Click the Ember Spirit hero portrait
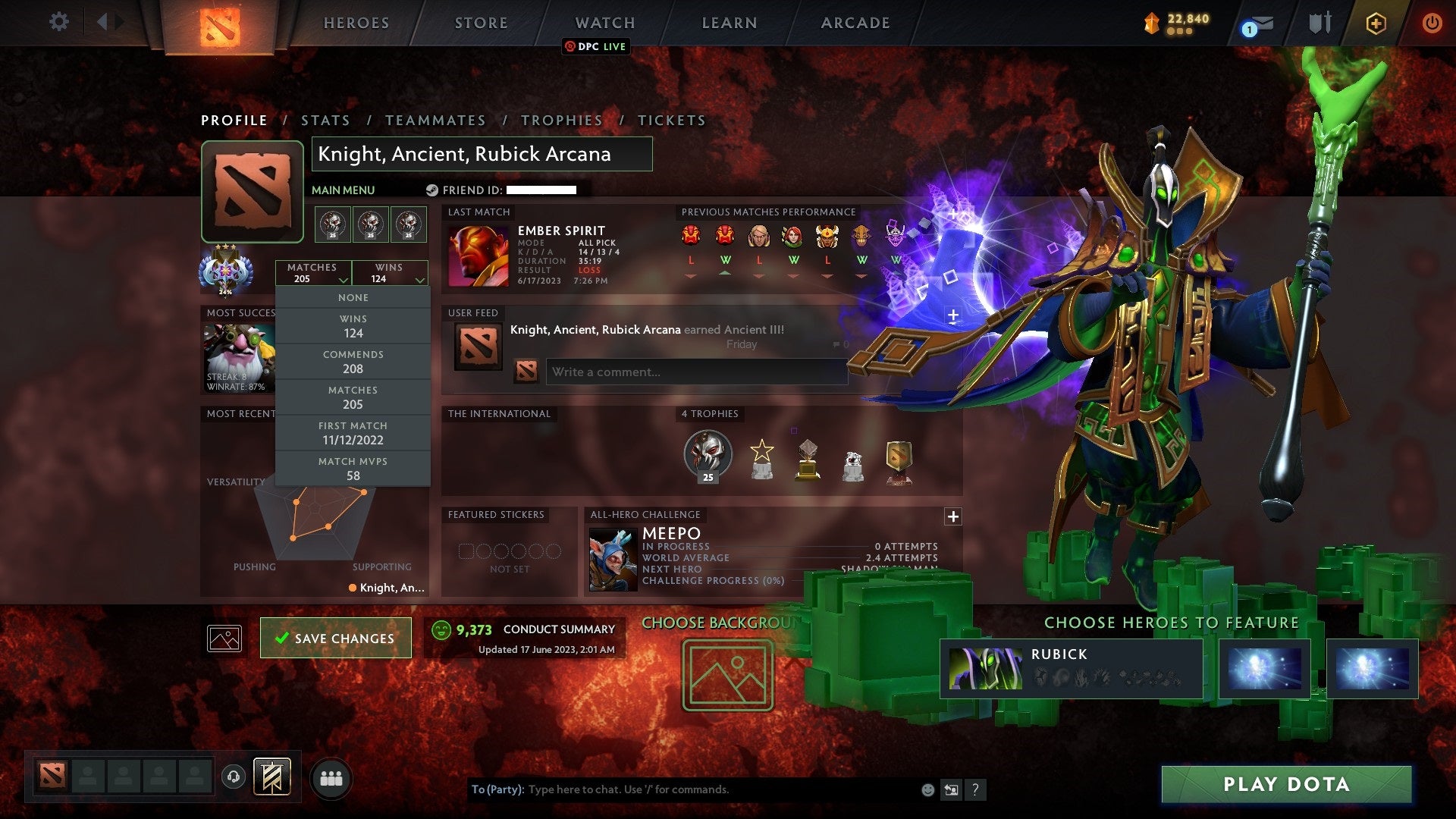This screenshot has width=1456, height=819. (480, 256)
